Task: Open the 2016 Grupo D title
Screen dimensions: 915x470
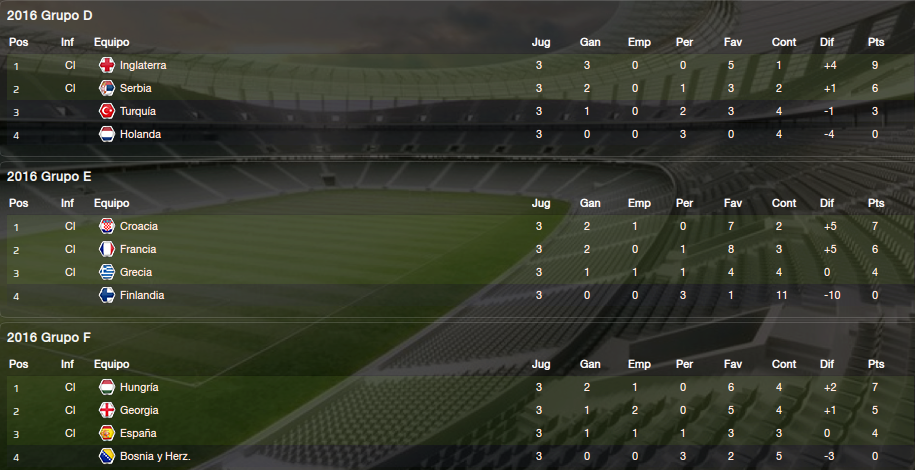Action: click(x=49, y=15)
